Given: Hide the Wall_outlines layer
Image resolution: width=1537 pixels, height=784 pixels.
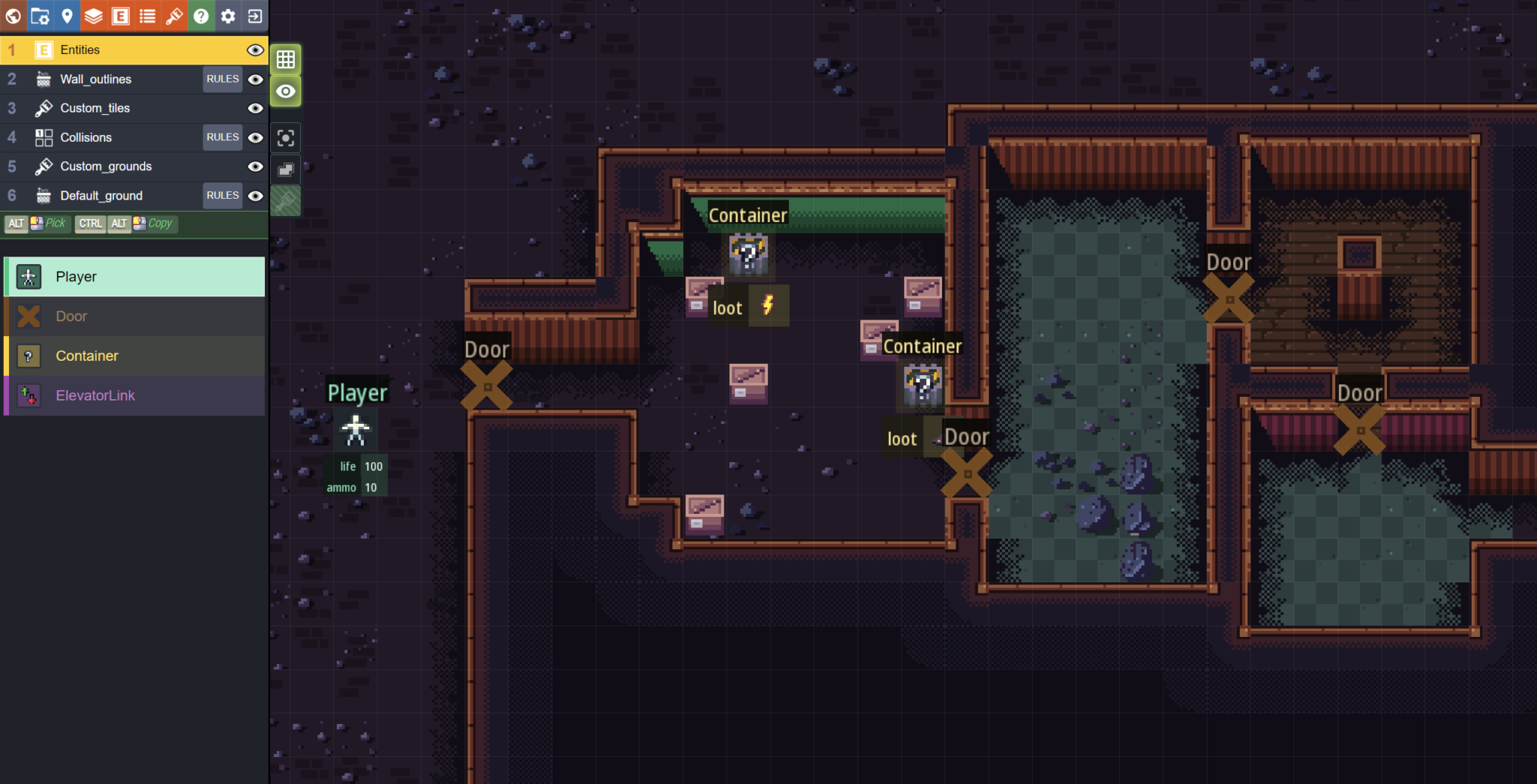Looking at the screenshot, I should pos(255,79).
